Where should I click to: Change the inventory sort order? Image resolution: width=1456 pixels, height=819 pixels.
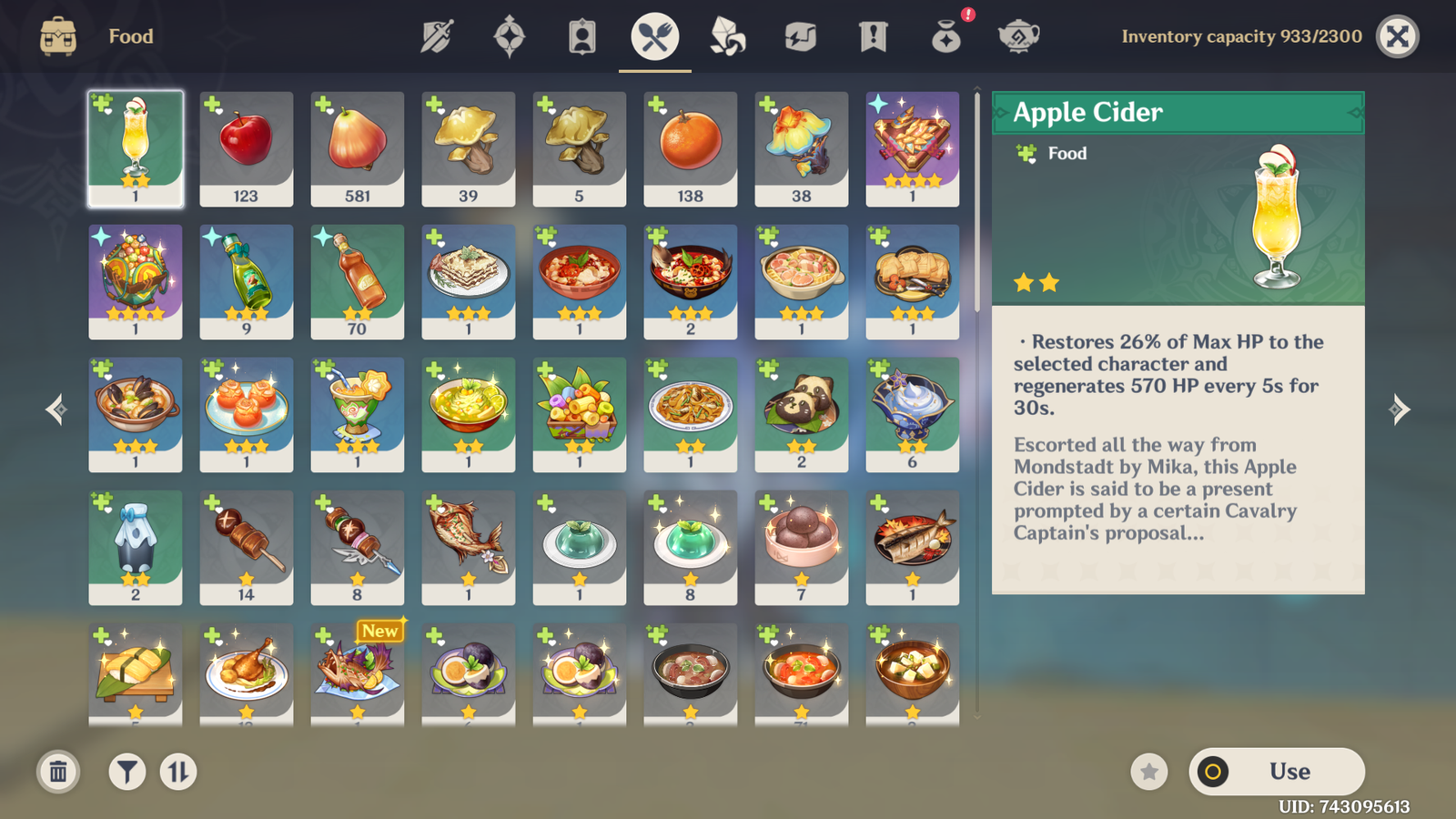178,773
